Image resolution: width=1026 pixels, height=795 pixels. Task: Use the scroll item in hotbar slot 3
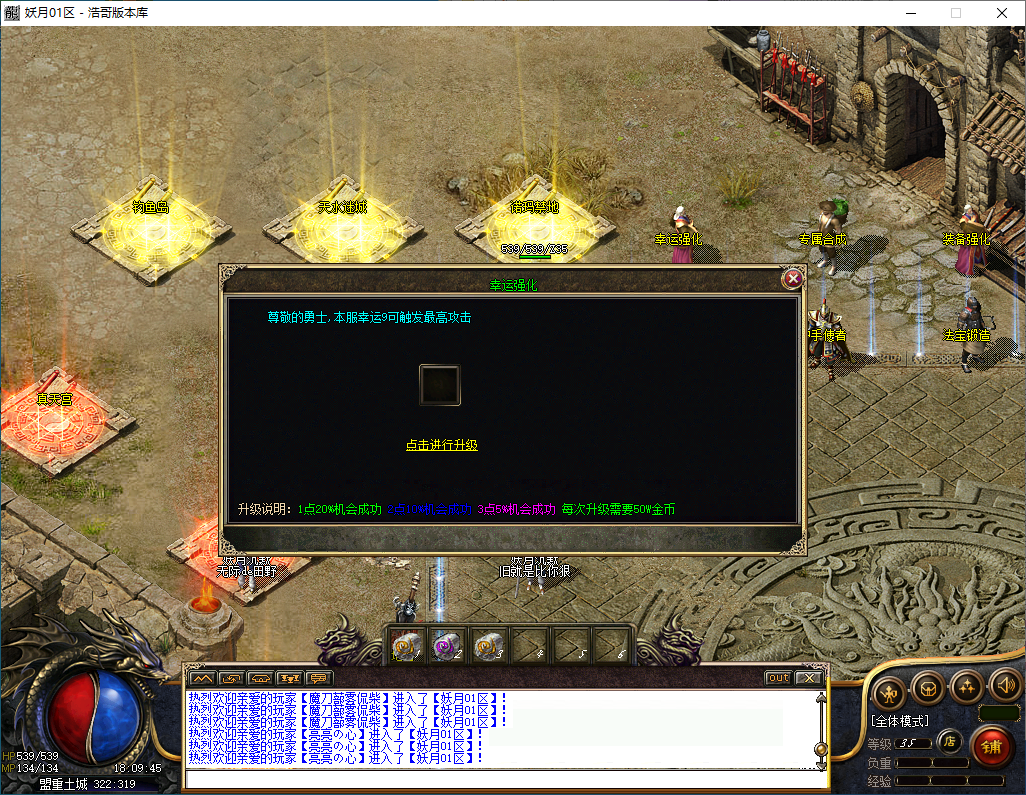click(x=487, y=645)
